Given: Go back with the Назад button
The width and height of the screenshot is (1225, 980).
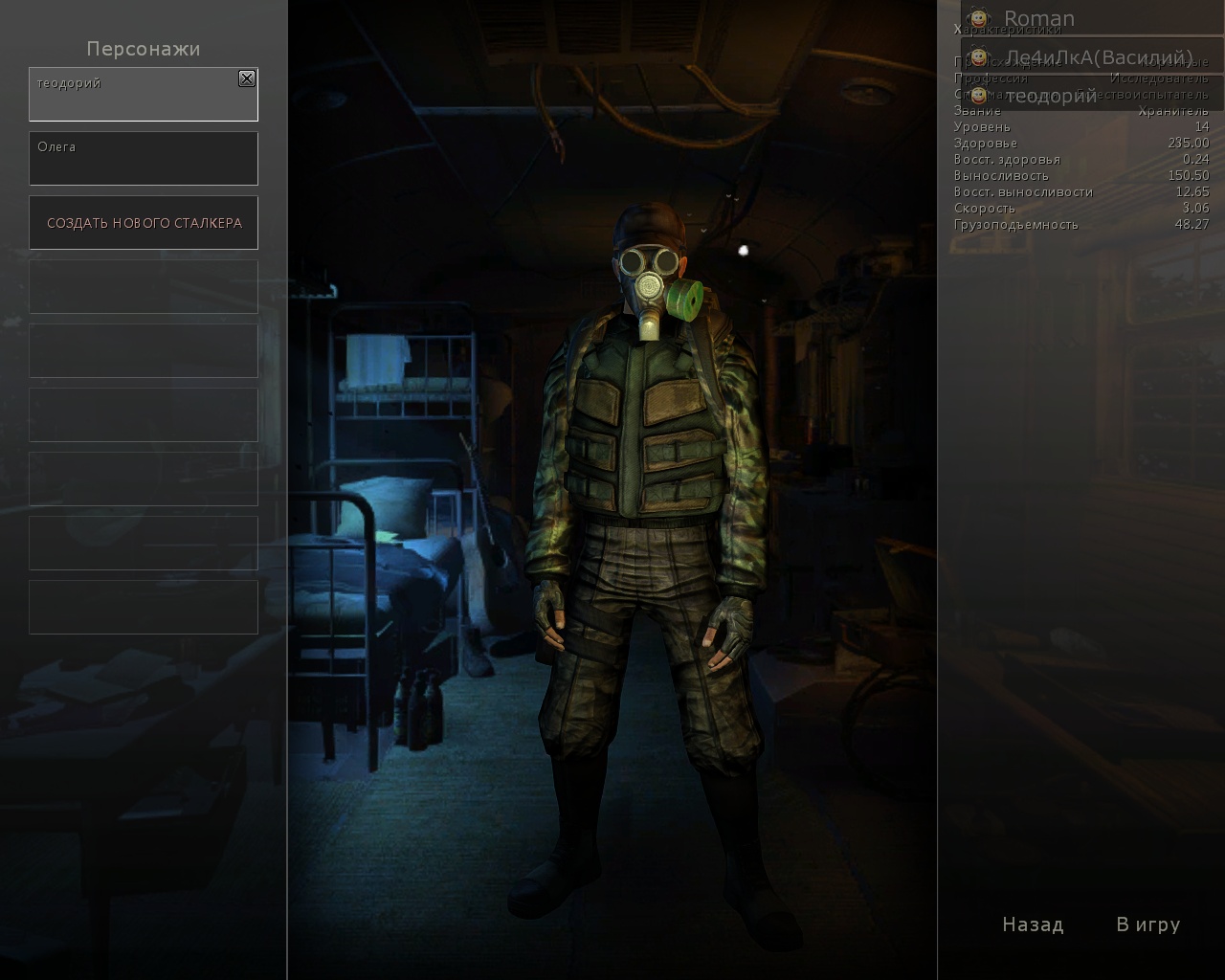Looking at the screenshot, I should (1033, 924).
